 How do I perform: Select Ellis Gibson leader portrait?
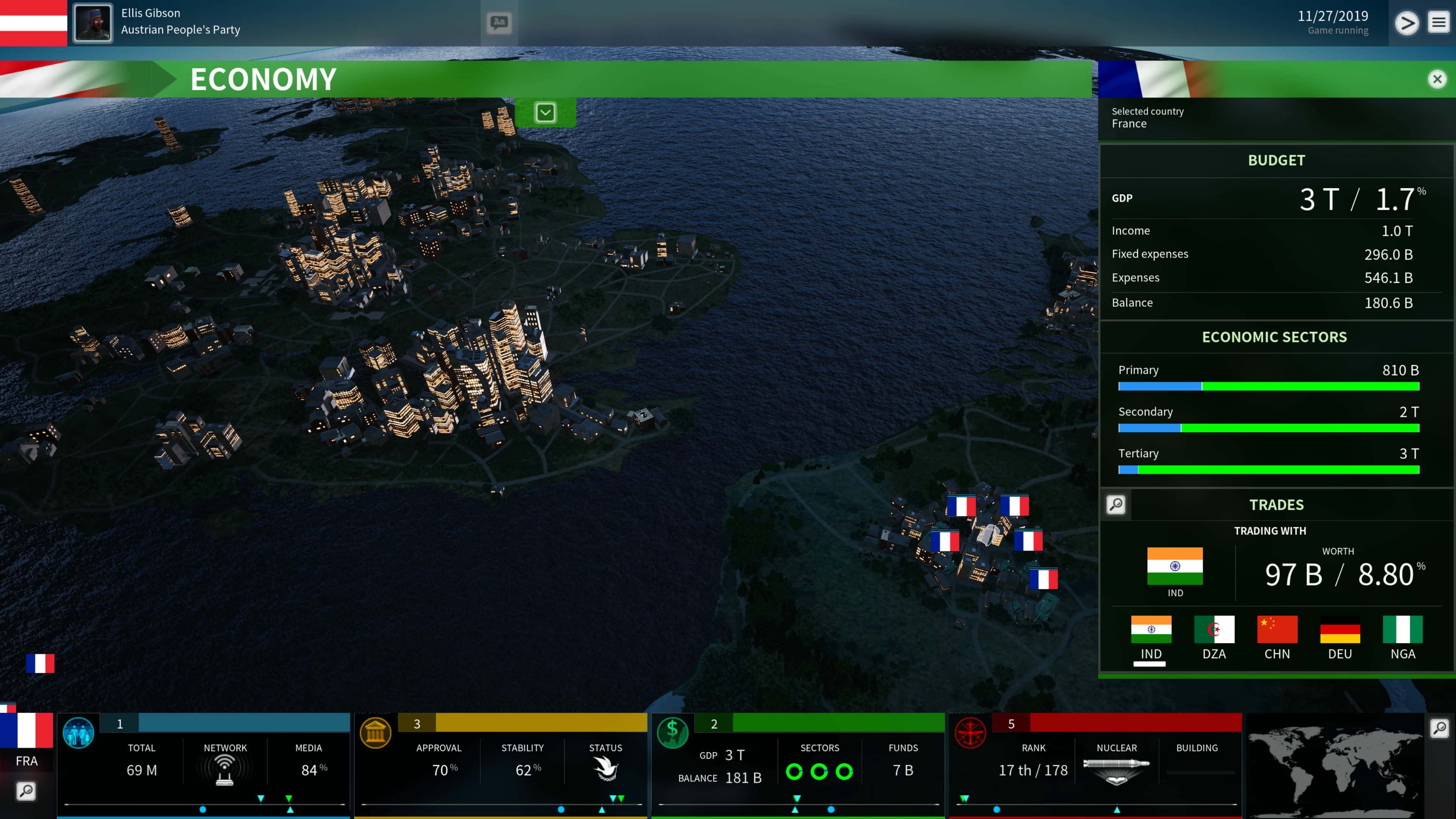click(93, 23)
